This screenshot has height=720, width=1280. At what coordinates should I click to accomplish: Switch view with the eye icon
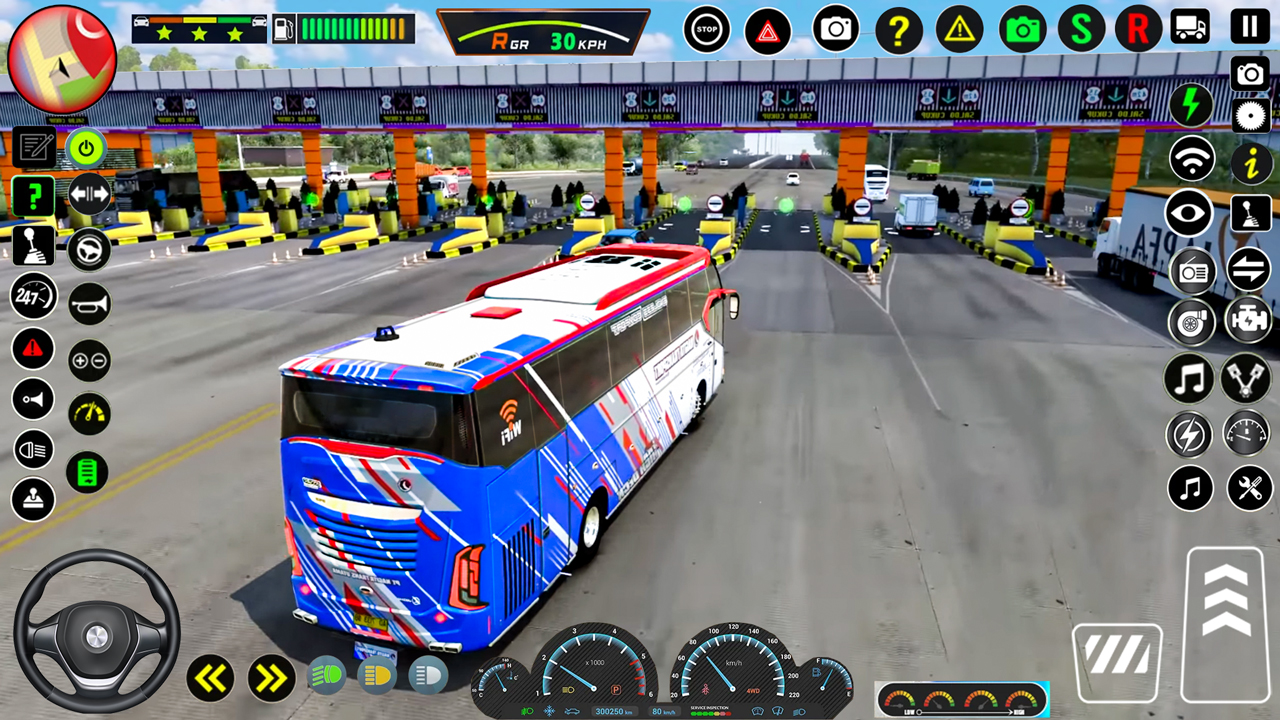tap(1190, 213)
